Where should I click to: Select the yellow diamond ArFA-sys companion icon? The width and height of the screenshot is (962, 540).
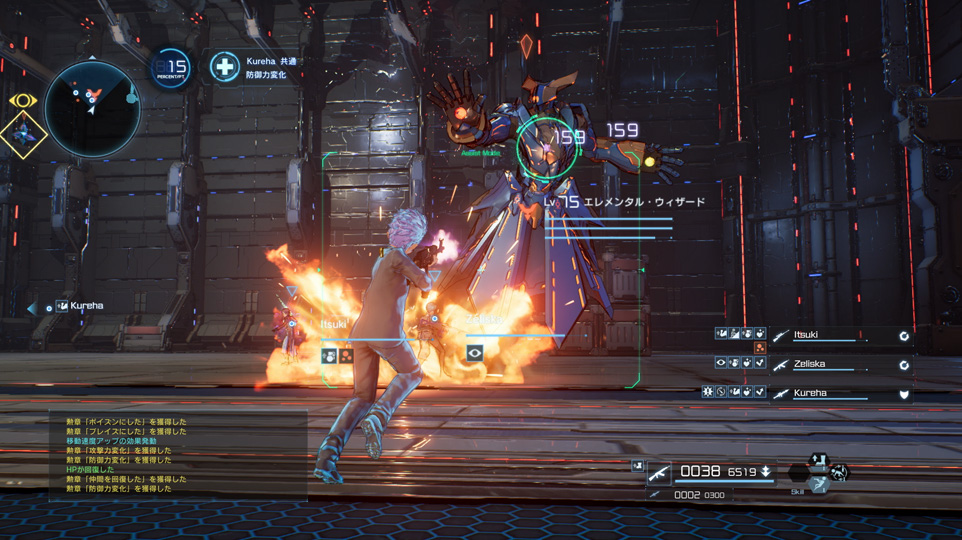[x=22, y=135]
